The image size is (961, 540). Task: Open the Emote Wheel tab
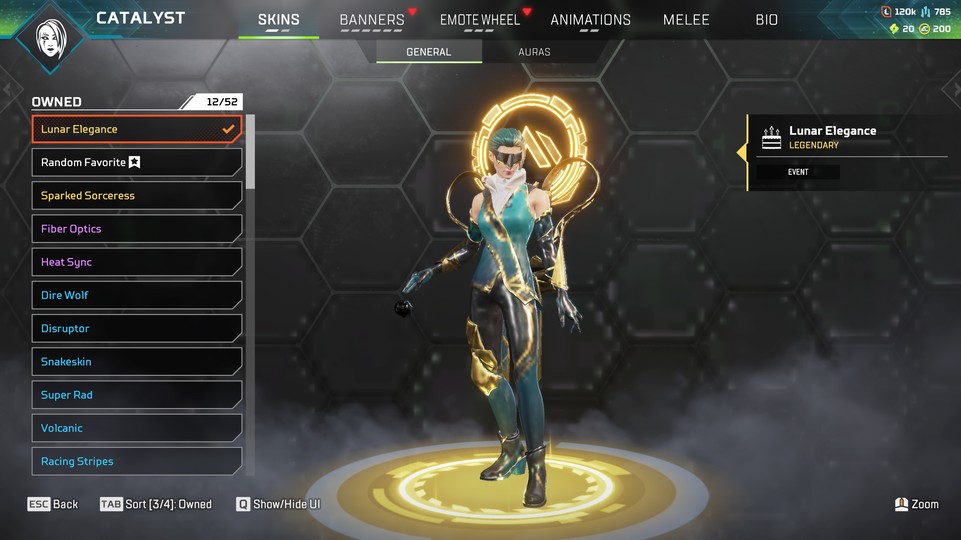click(480, 20)
